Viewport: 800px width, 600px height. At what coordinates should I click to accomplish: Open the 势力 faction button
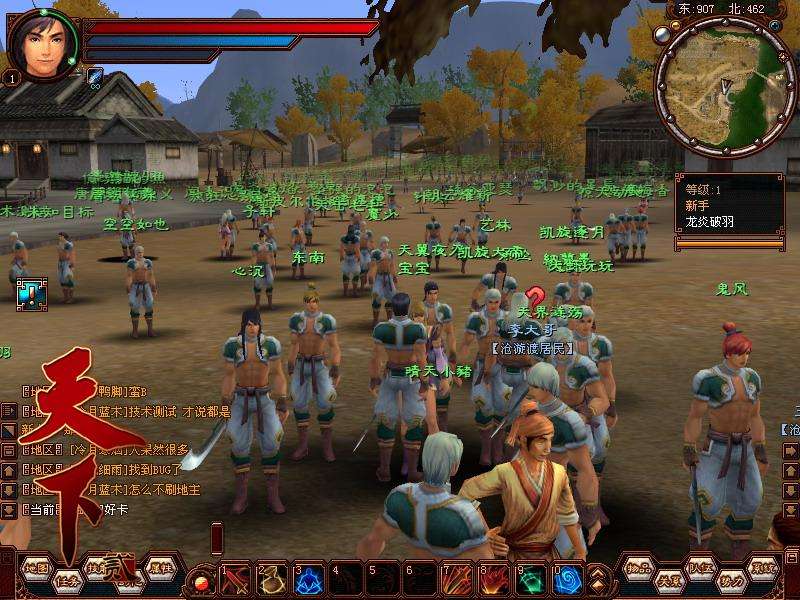click(x=732, y=580)
